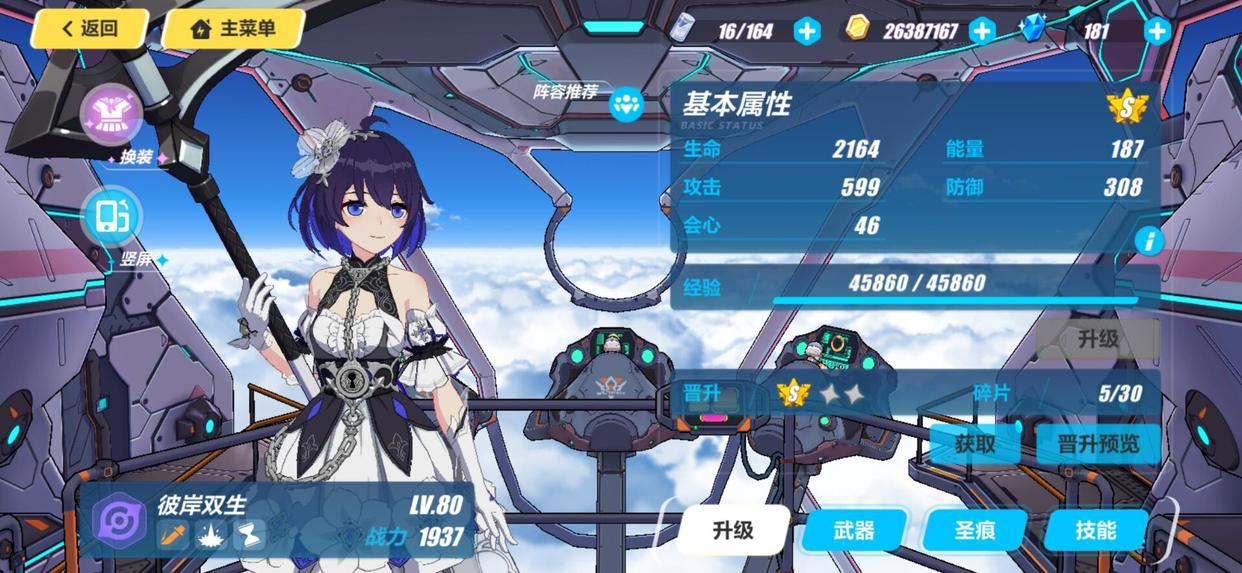Show attribute details via info icon
Screen dimensions: 1242x573
[1149, 241]
